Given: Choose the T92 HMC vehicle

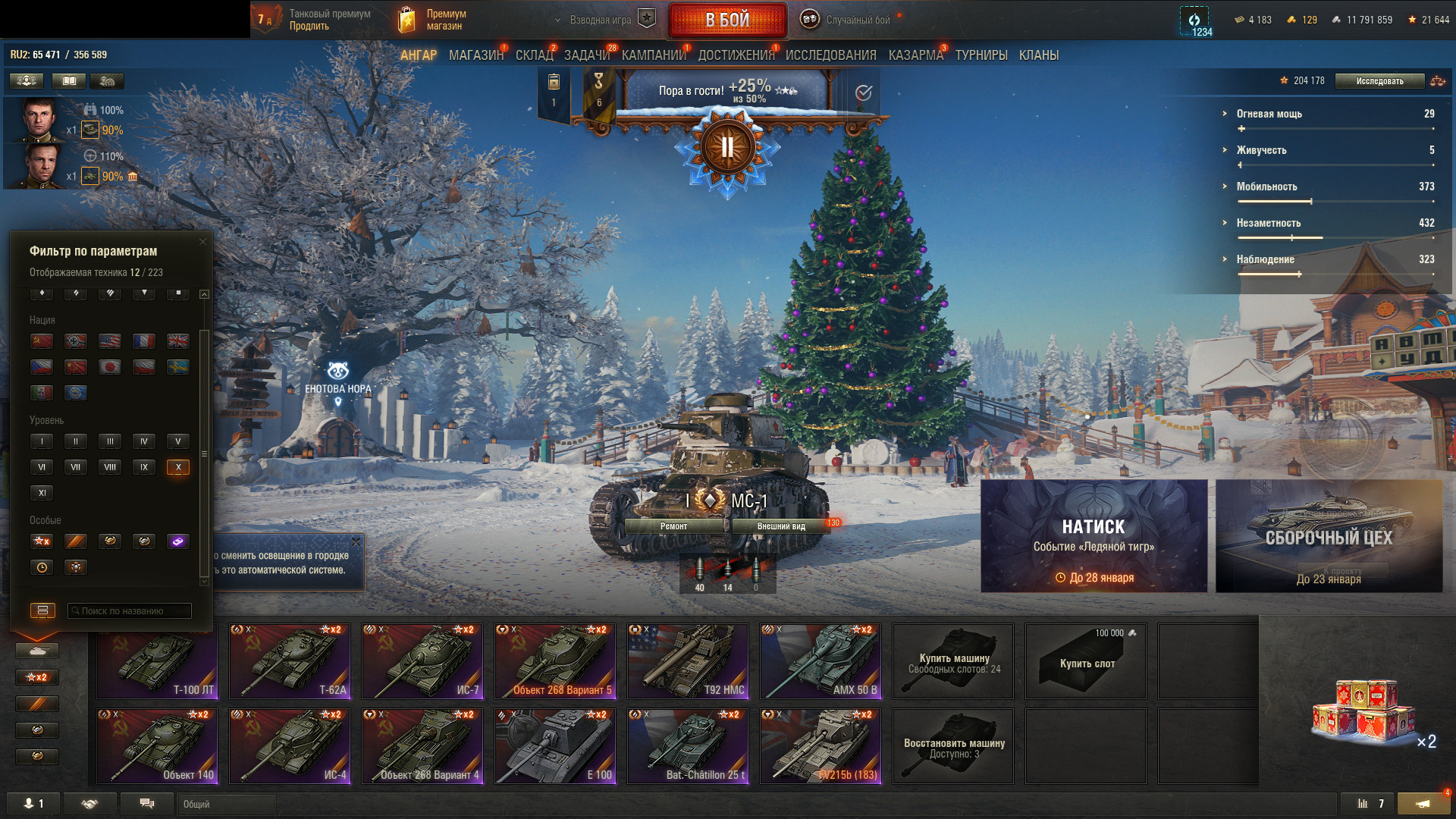Looking at the screenshot, I should coord(688,661).
